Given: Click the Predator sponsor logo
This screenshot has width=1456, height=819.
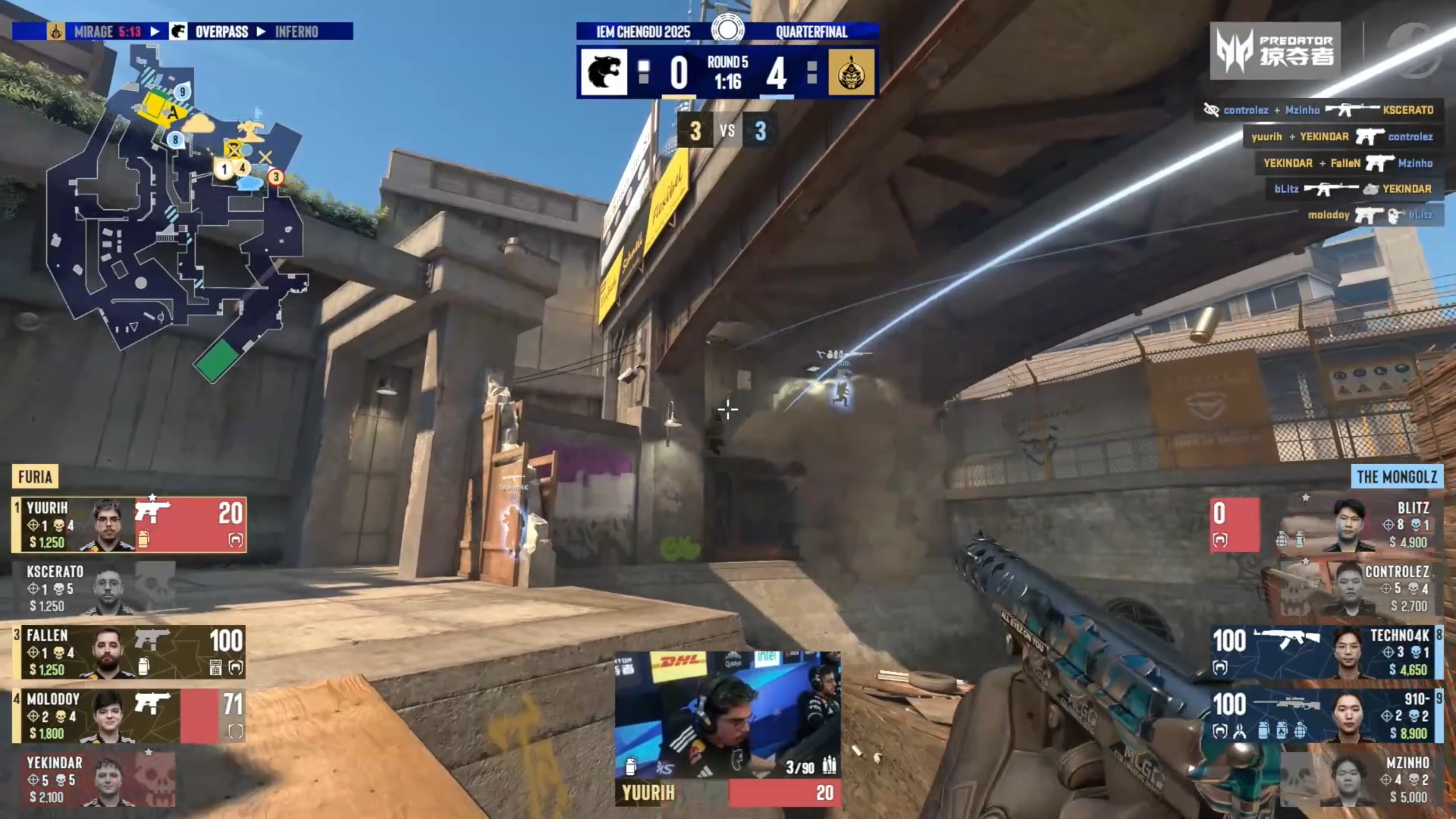Looking at the screenshot, I should pos(1275,51).
